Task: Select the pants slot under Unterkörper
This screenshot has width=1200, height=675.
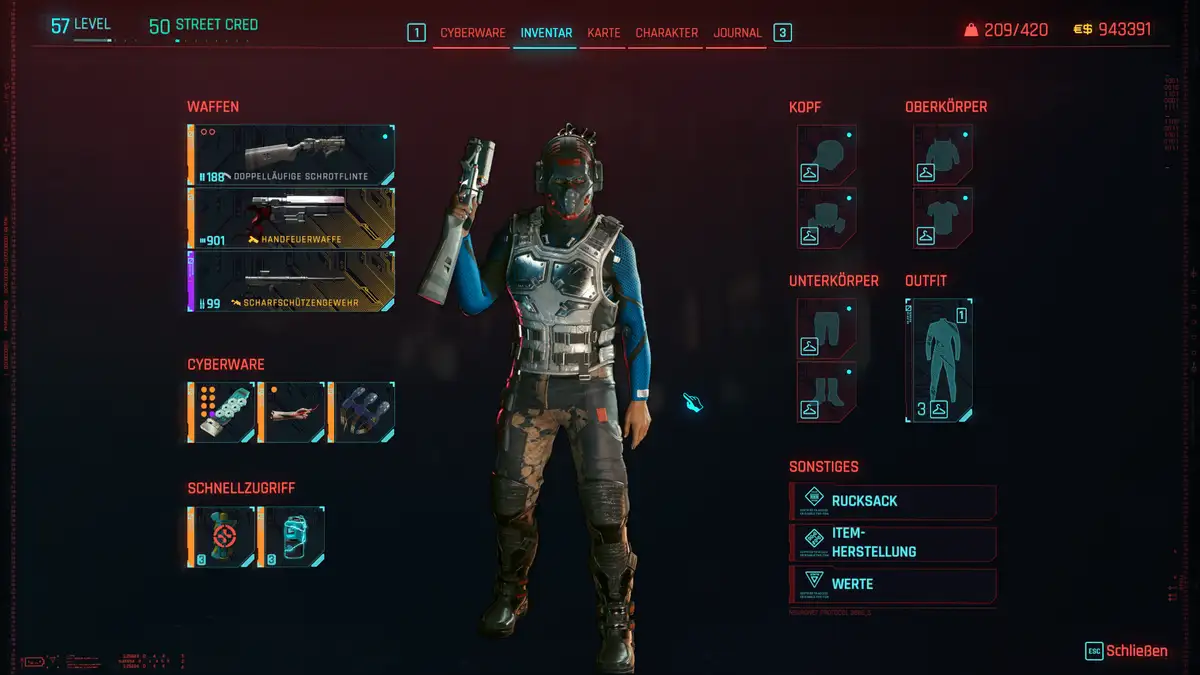Action: (x=827, y=328)
